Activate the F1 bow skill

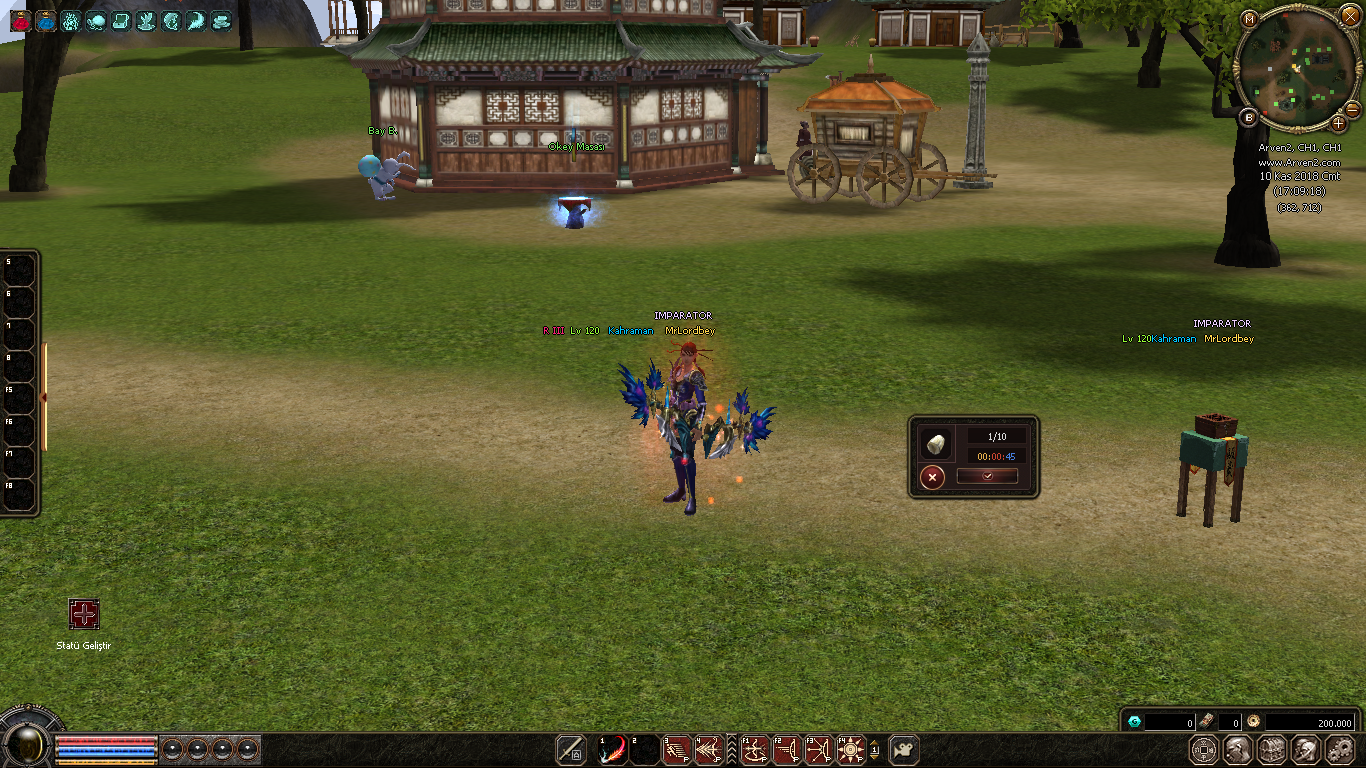tap(754, 749)
